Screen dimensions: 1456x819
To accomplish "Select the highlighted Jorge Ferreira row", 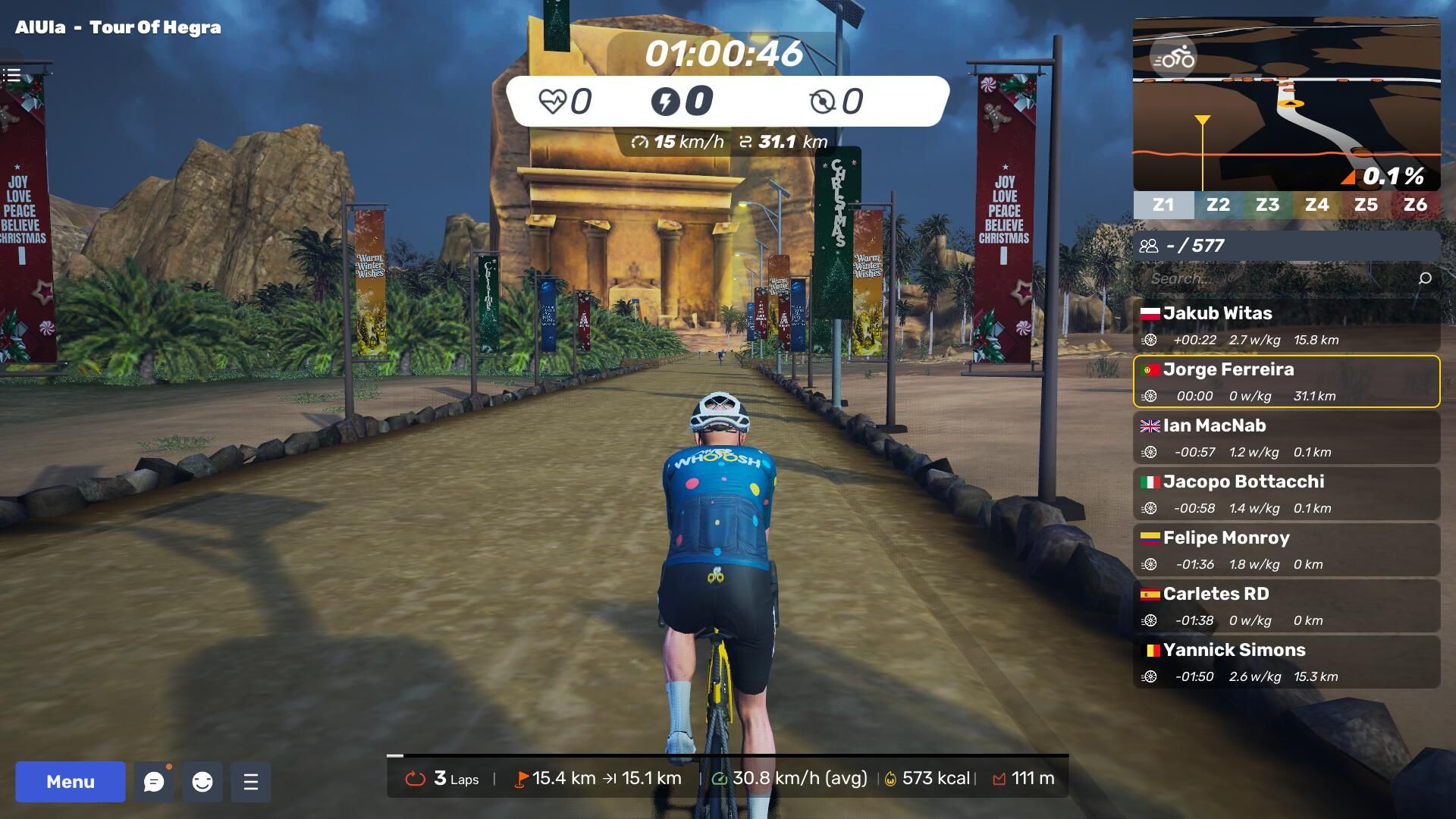I will pos(1286,381).
